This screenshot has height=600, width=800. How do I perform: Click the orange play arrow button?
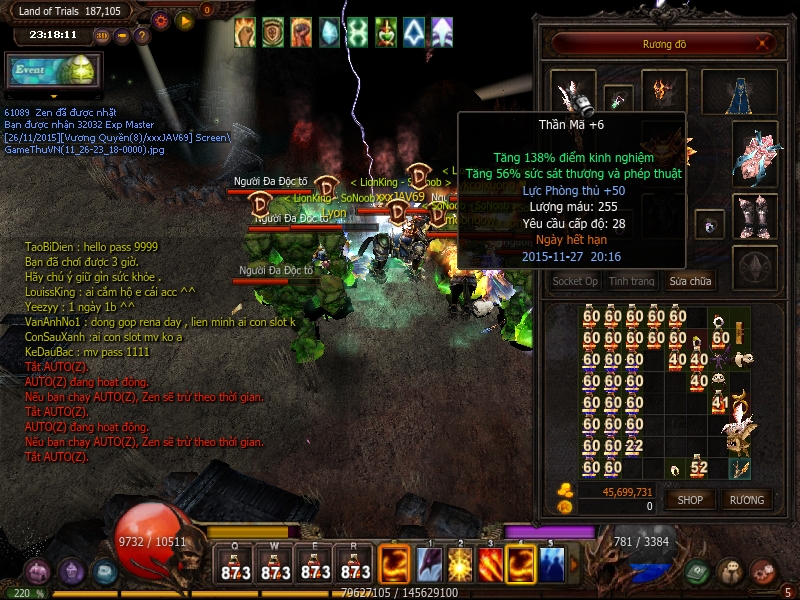point(184,20)
